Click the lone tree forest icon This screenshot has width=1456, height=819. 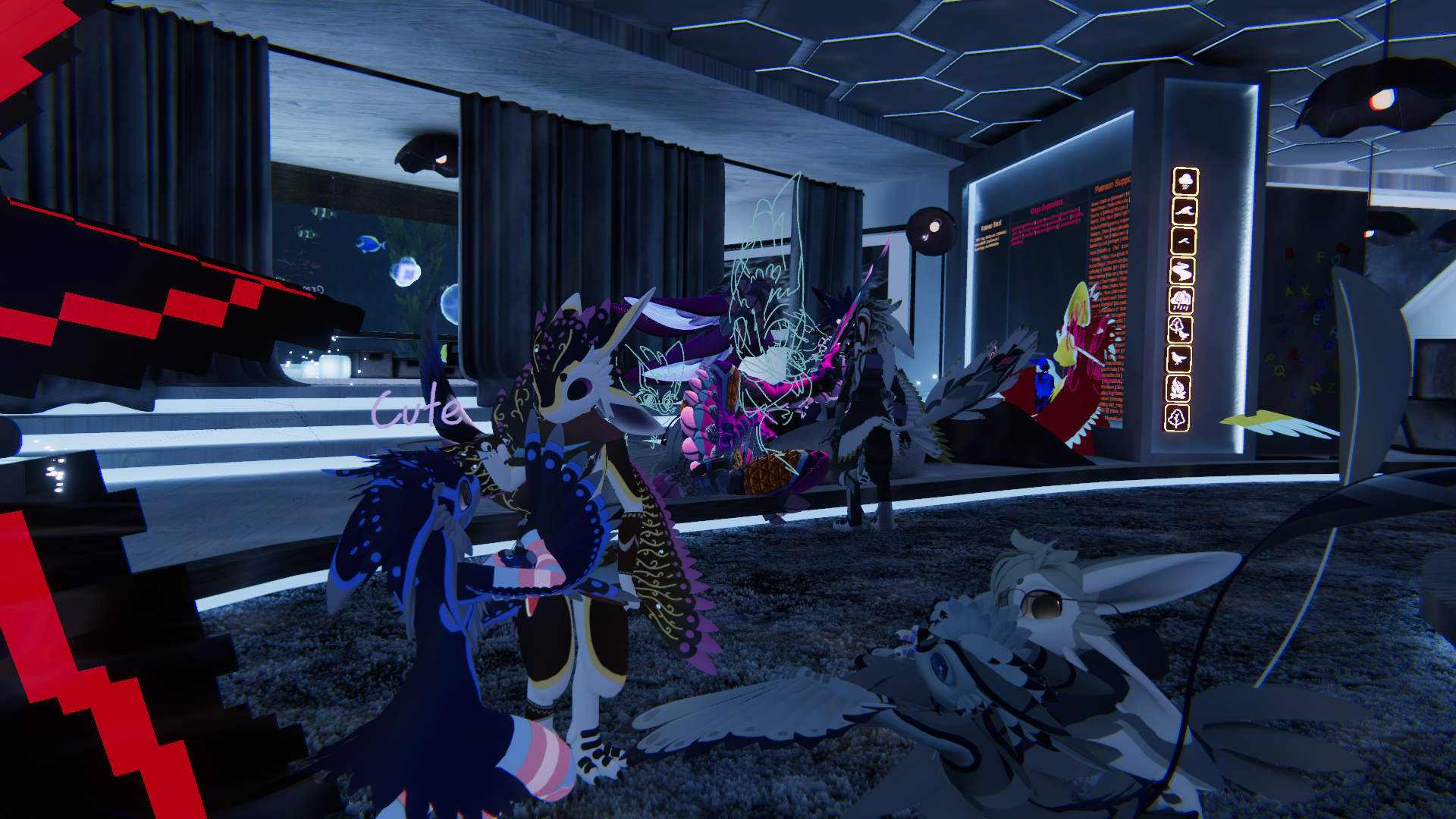[x=1177, y=418]
